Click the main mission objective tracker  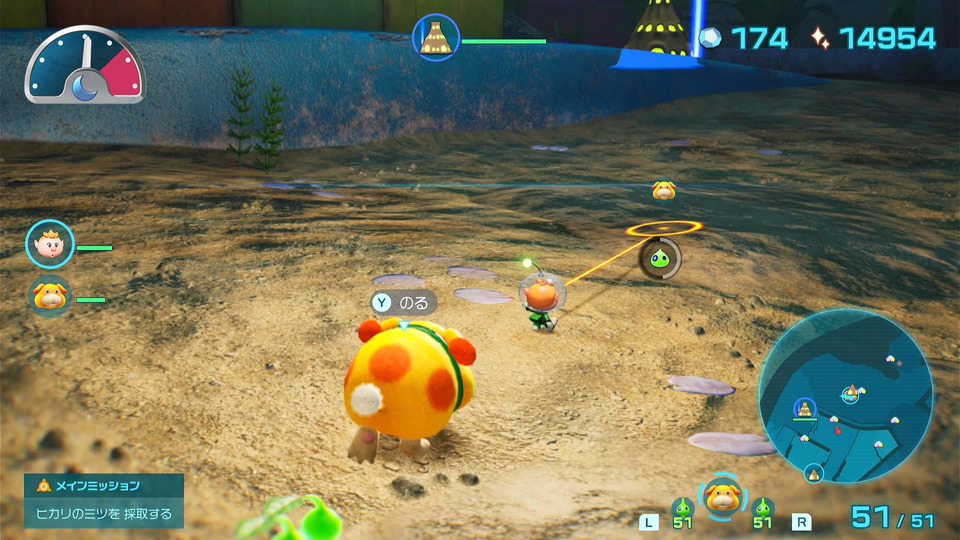pyautogui.click(x=104, y=501)
